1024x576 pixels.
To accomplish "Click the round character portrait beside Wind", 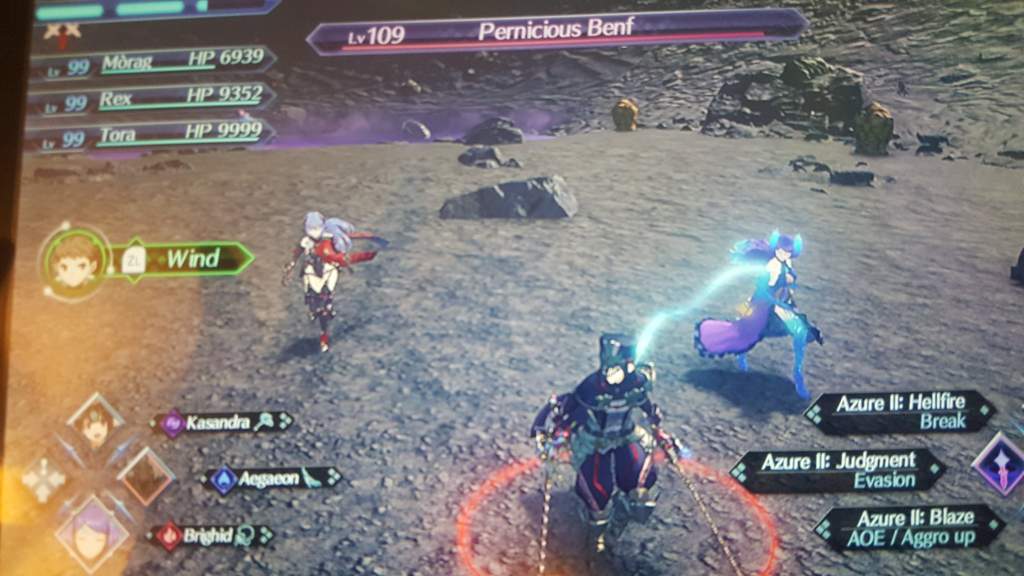I will (x=76, y=263).
